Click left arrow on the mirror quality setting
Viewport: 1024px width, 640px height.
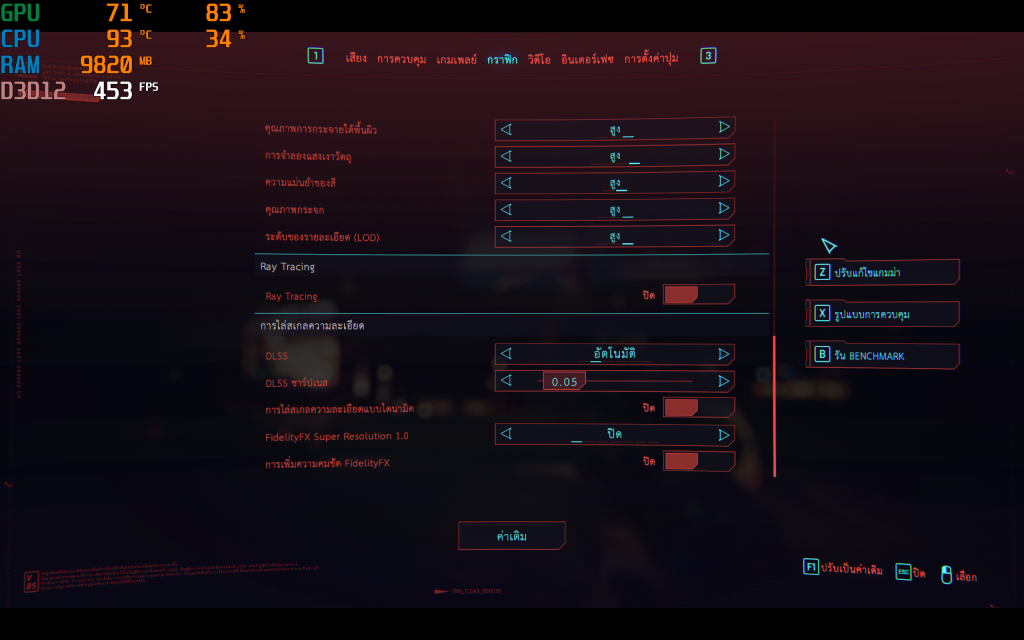[x=505, y=210]
